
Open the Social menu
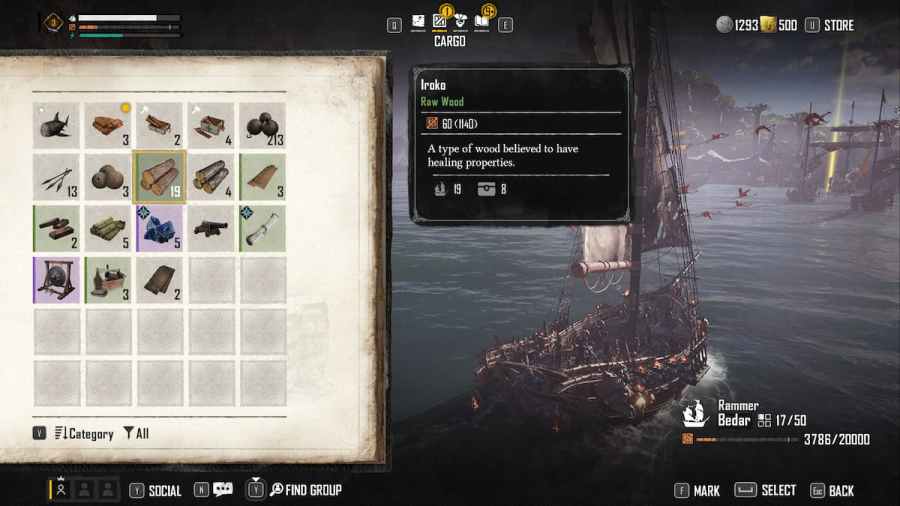click(165, 490)
